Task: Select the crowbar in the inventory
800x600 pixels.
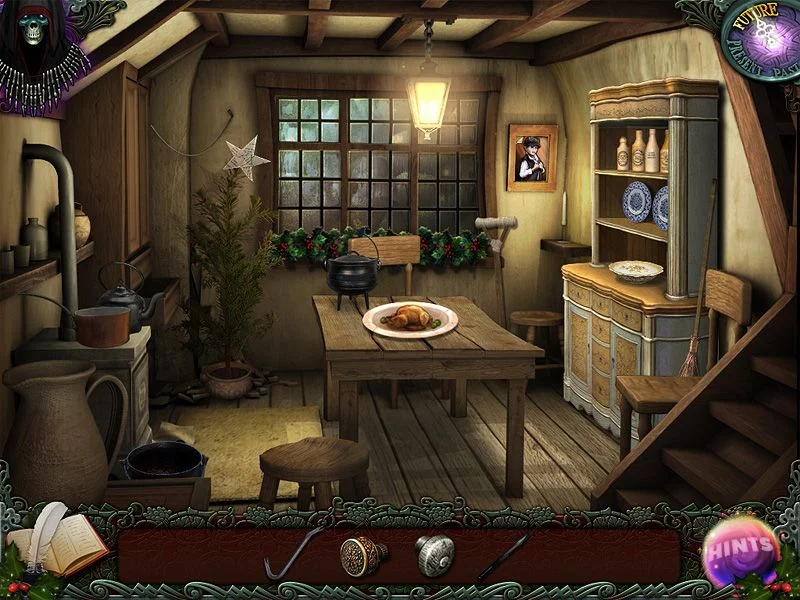Action: point(291,555)
